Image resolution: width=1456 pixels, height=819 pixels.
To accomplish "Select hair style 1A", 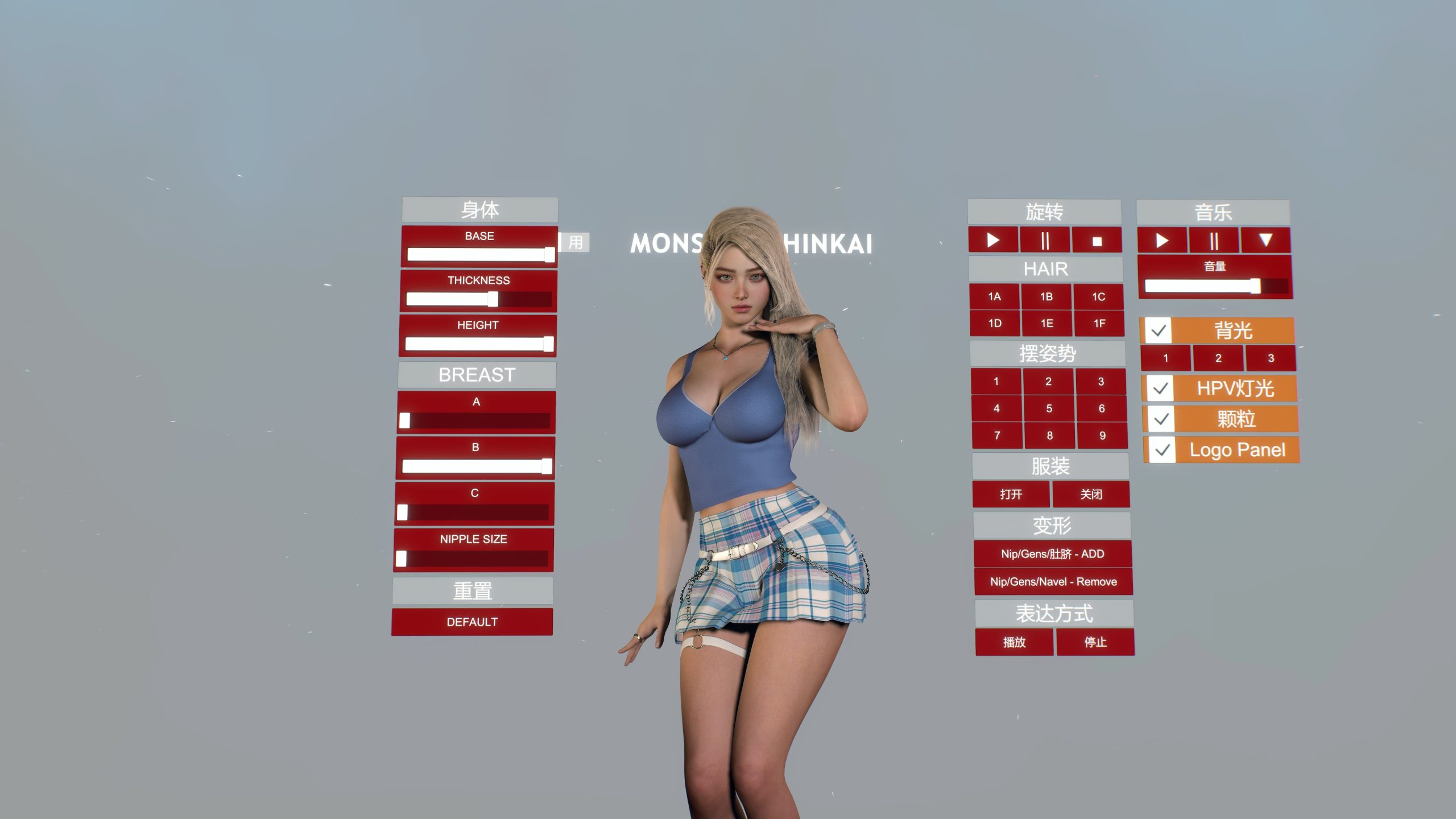I will pos(994,296).
